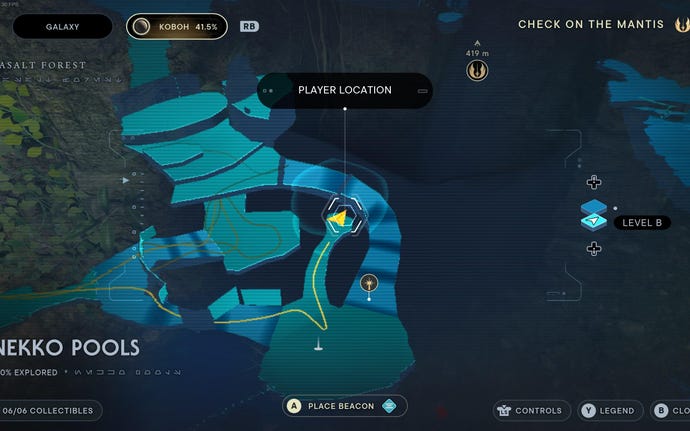690x431 pixels.
Task: Select the Jedi objective marker at 419 m
Action: coord(477,70)
